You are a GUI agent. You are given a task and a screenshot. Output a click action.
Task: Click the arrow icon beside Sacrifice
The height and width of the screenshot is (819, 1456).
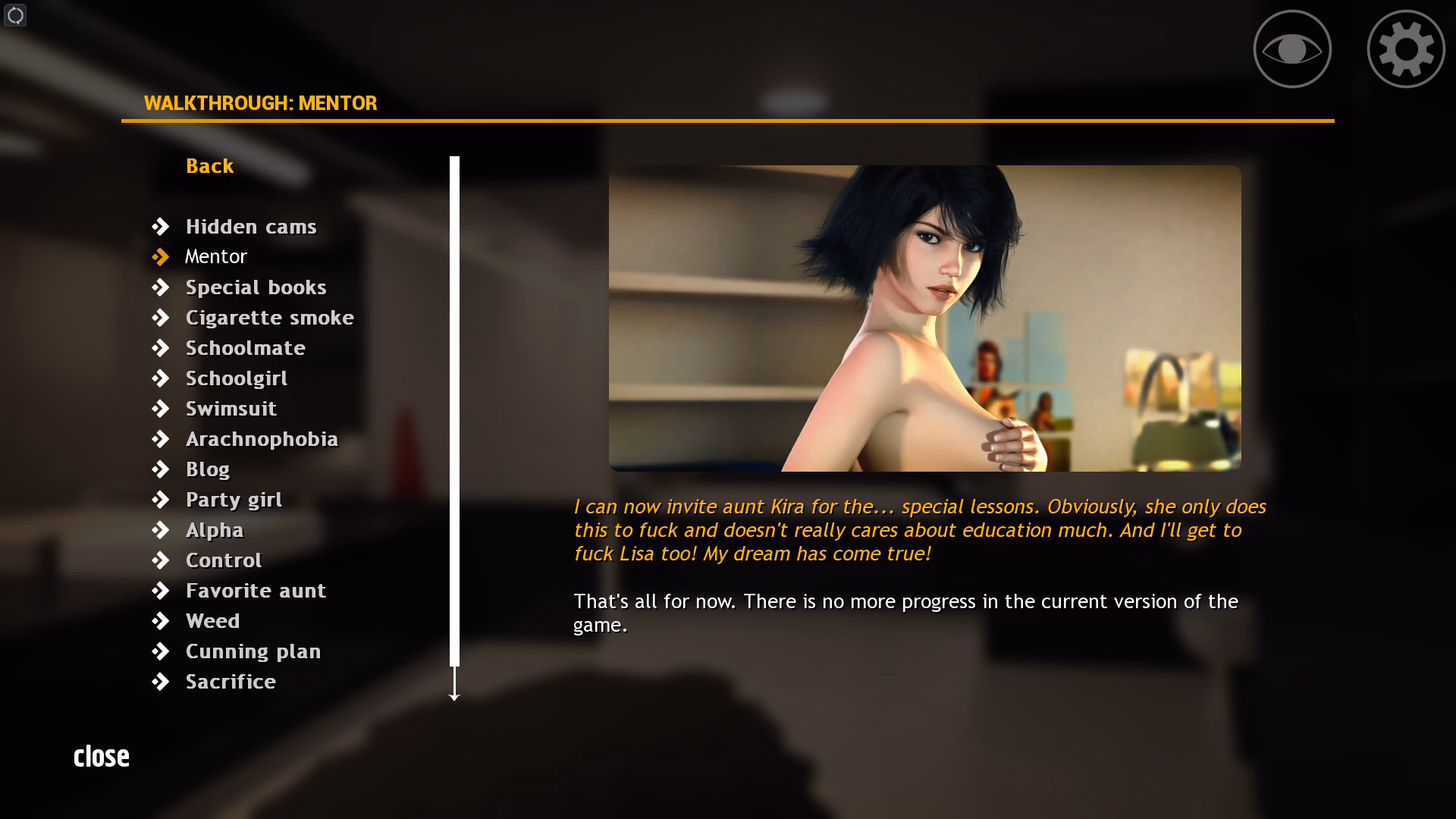point(162,681)
